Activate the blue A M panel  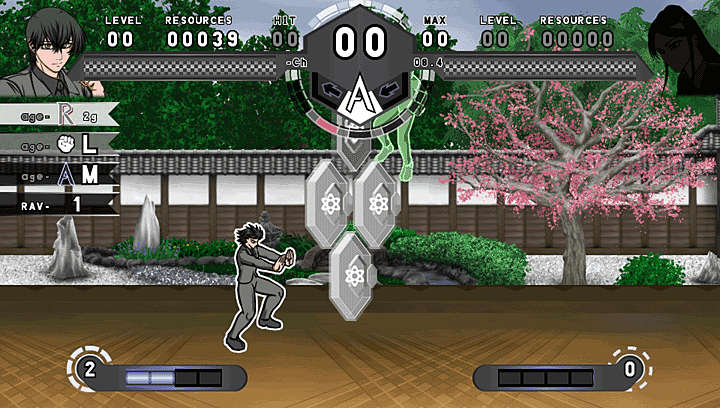pos(60,174)
